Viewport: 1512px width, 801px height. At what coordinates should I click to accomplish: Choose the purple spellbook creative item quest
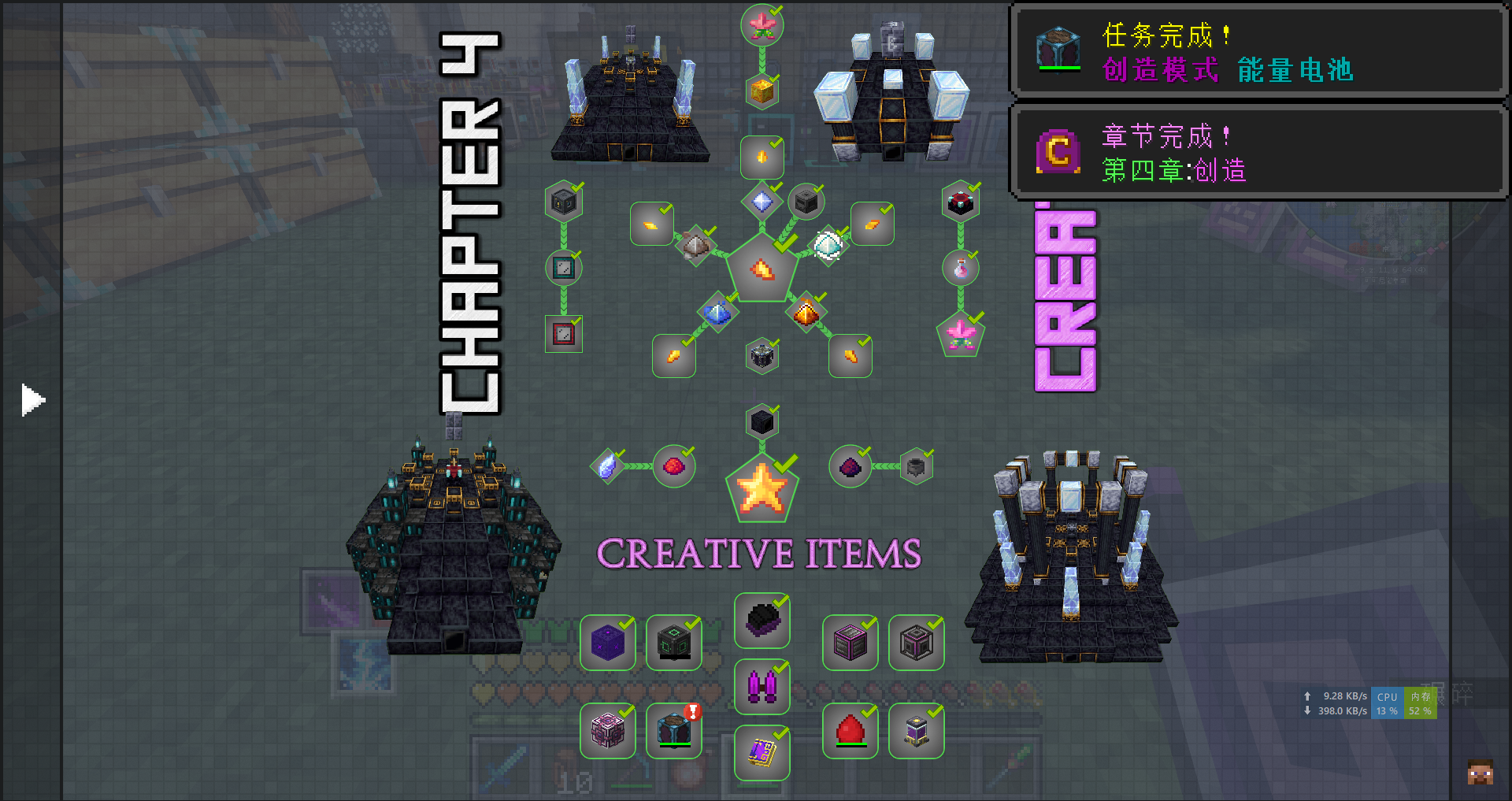coord(762,753)
